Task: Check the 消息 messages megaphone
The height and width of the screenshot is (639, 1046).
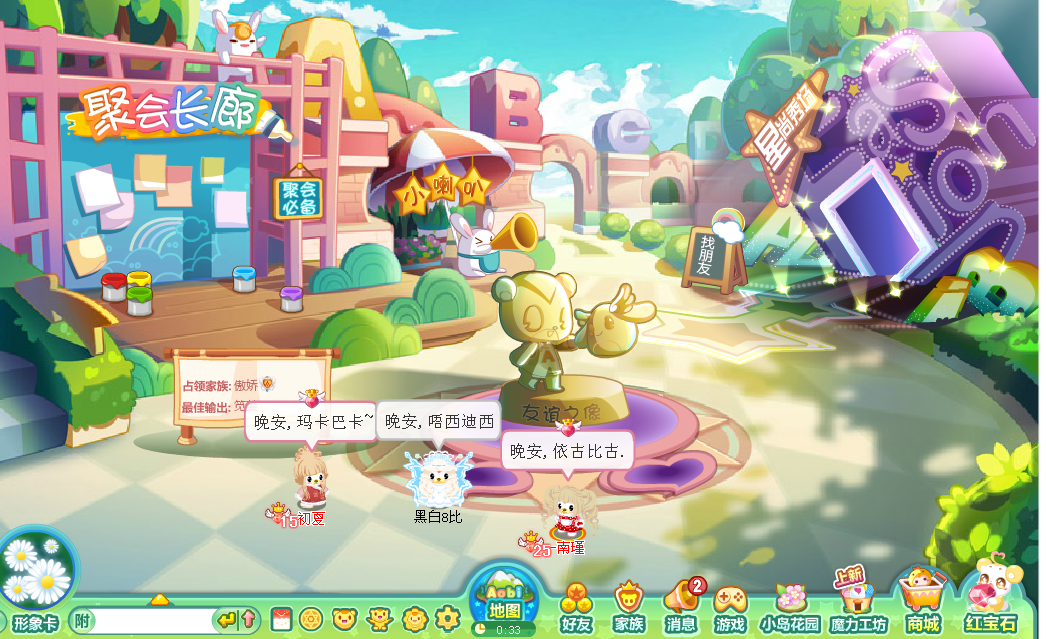Action: coord(681,608)
